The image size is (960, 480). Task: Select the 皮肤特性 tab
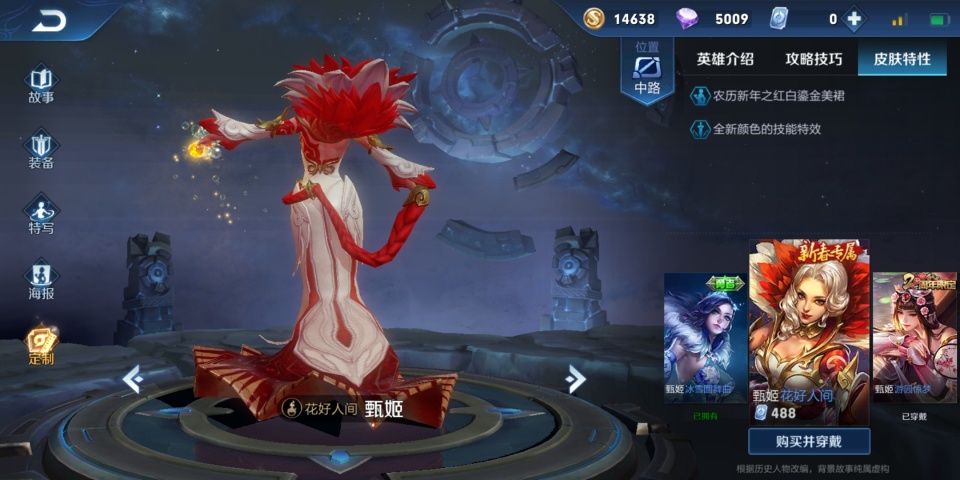tap(902, 59)
